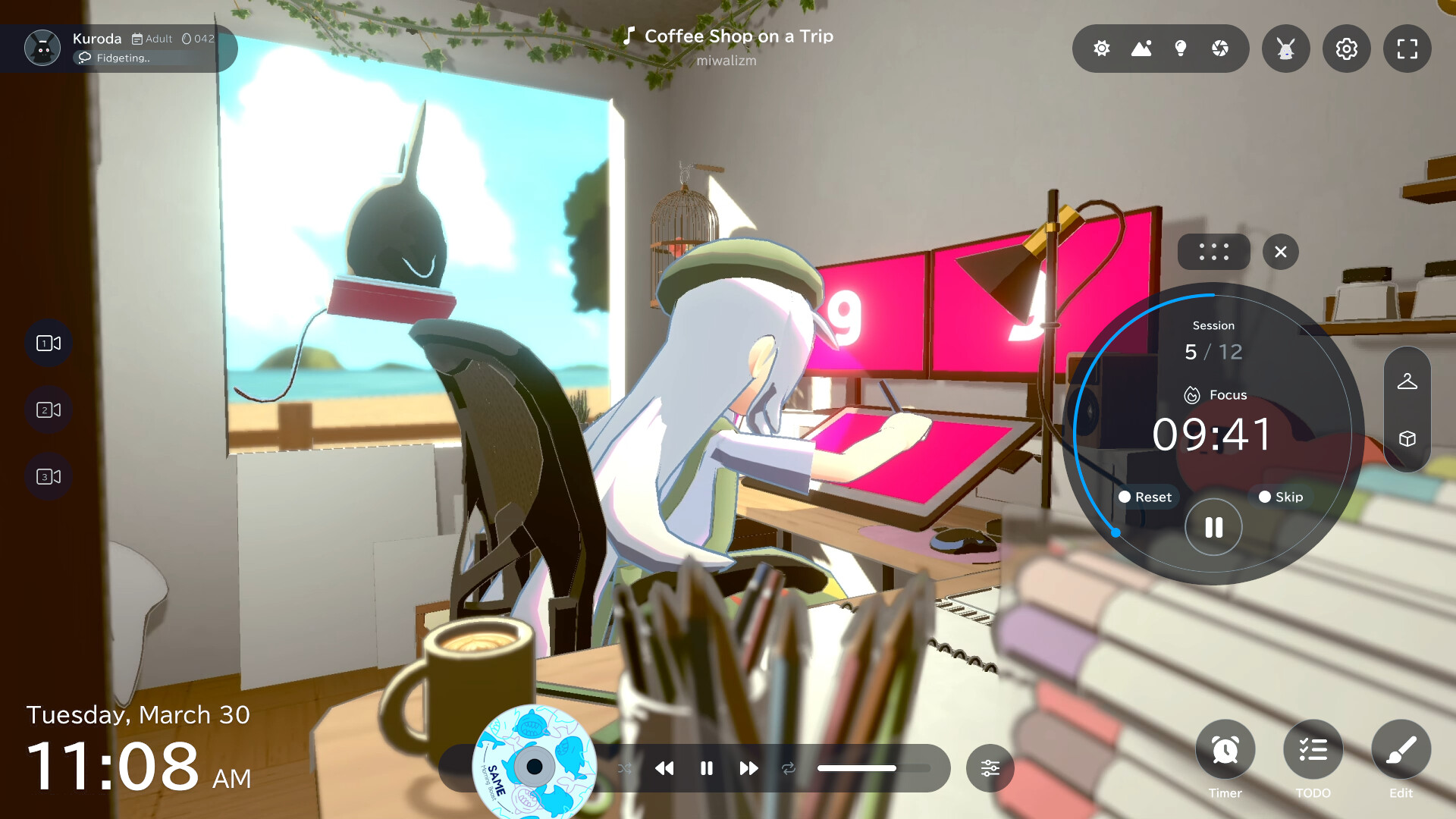The height and width of the screenshot is (819, 1456).
Task: Open the audio mixer settings icon
Action: pyautogui.click(x=990, y=768)
